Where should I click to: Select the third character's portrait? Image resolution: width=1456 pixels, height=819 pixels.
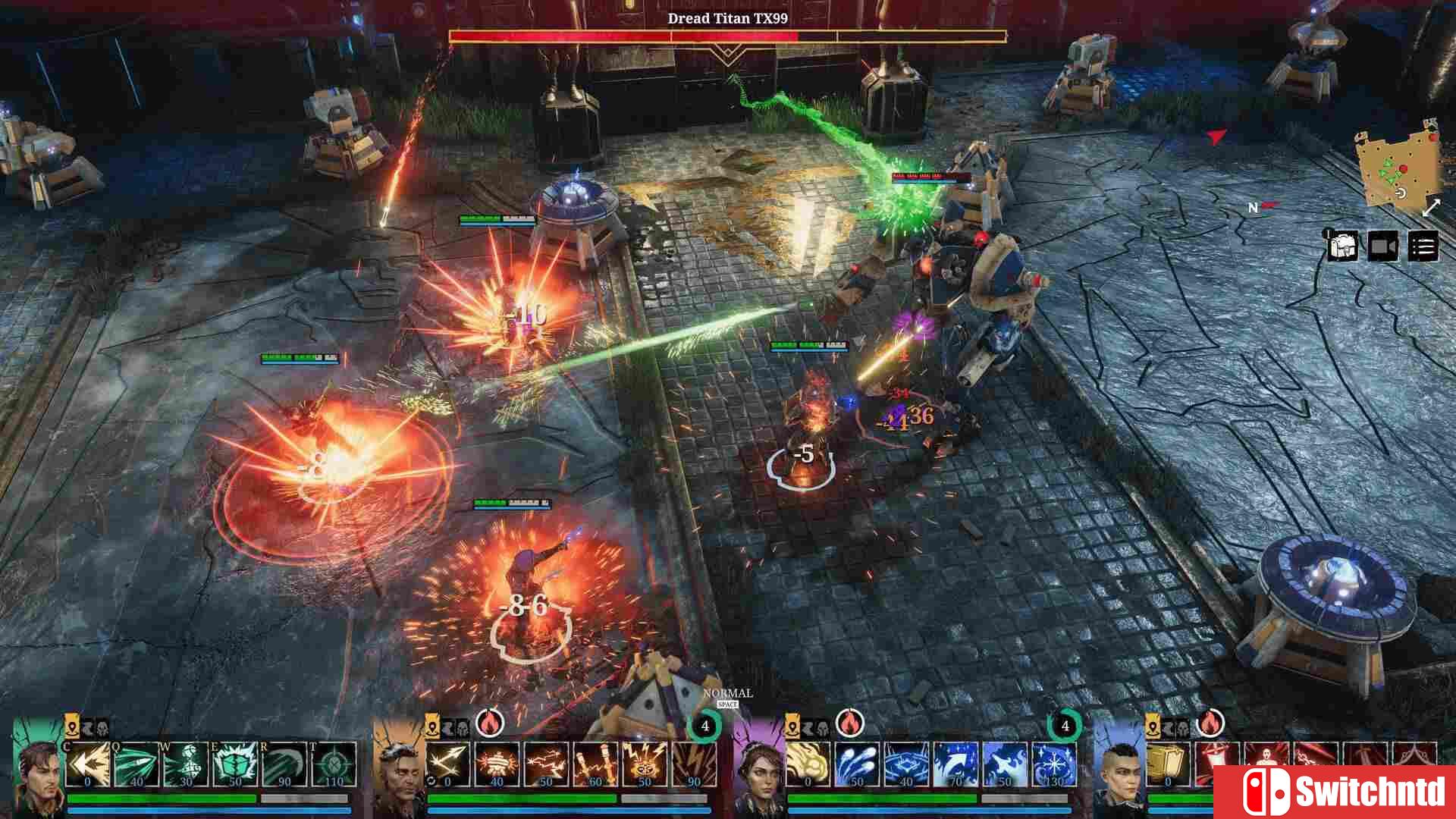pos(760,772)
